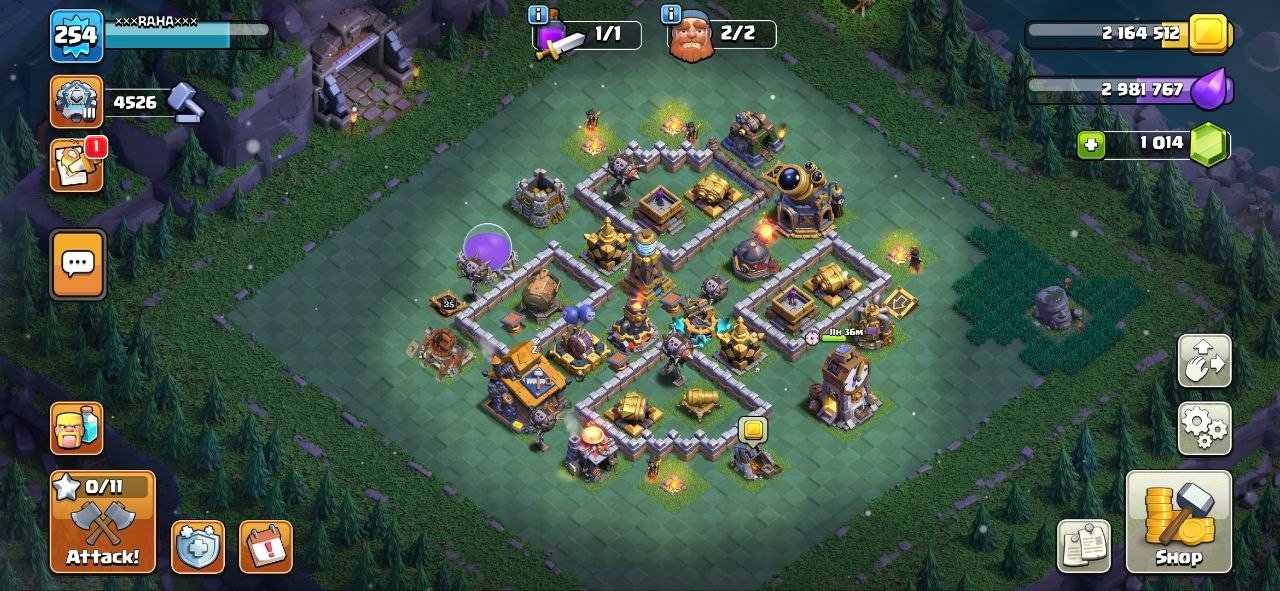Viewport: 1280px width, 591px height.
Task: Open the Shop
Action: point(1178,522)
